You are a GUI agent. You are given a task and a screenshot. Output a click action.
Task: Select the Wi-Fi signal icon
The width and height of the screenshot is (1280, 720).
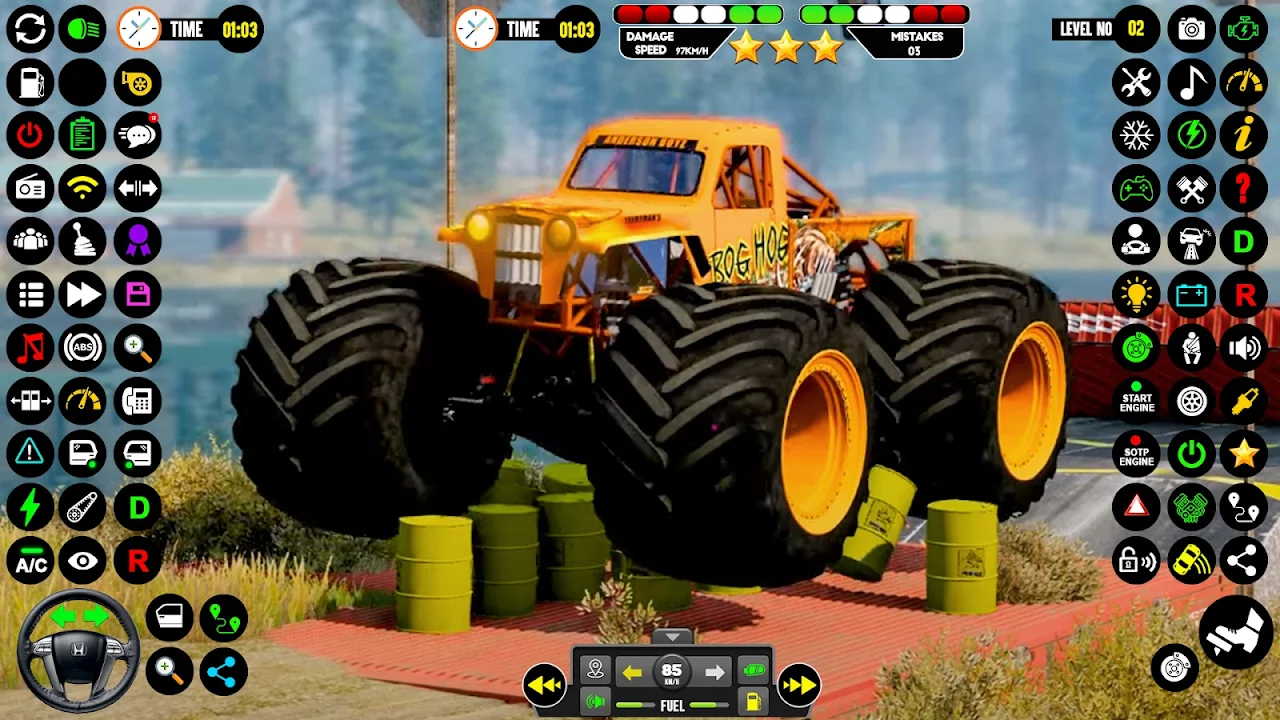[83, 188]
